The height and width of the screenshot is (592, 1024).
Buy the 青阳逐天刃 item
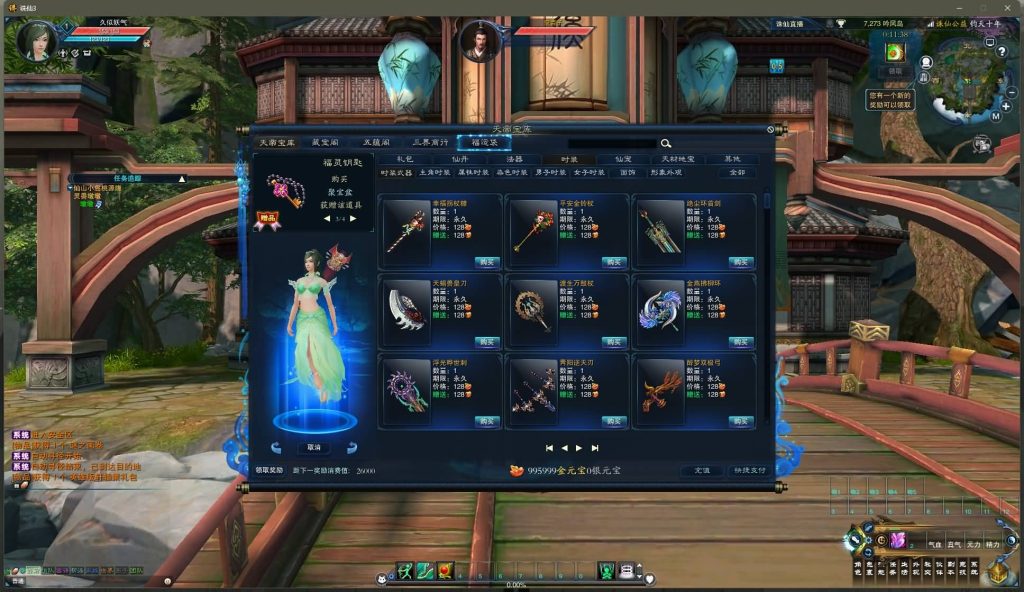(614, 421)
